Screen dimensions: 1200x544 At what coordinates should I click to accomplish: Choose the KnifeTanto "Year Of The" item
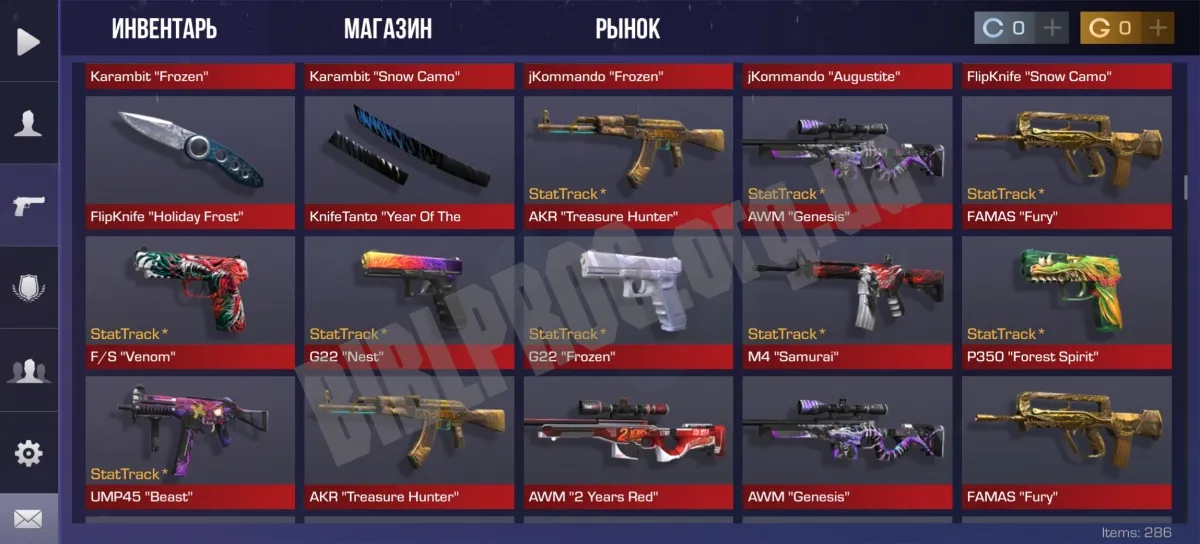pyautogui.click(x=409, y=162)
